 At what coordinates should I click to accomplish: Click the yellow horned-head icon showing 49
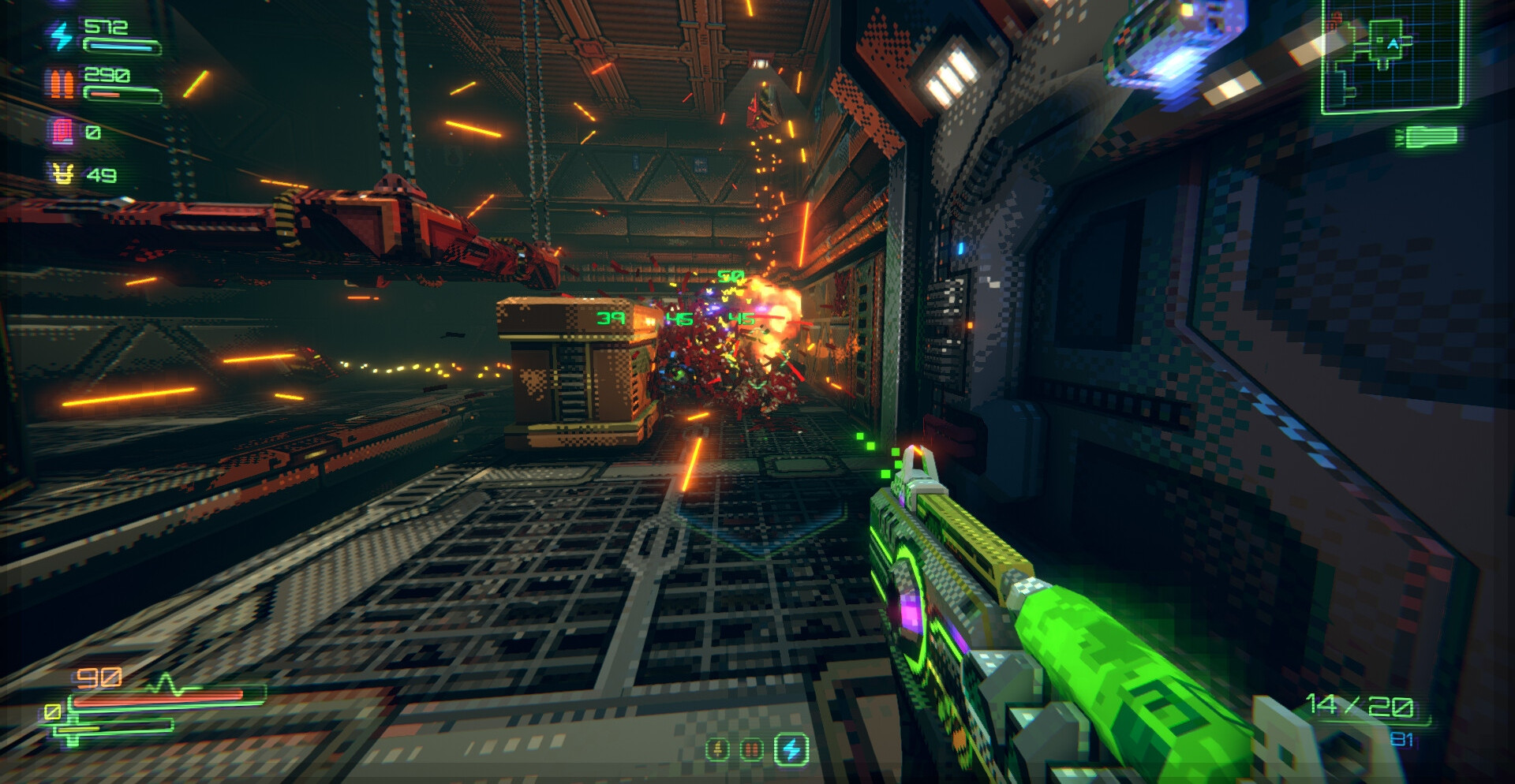tap(62, 174)
